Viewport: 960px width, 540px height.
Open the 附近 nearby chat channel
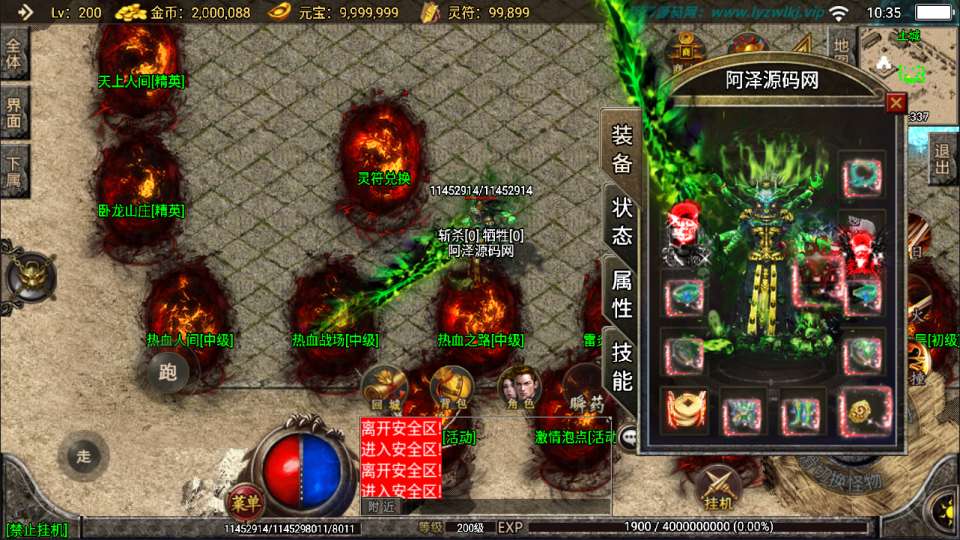(x=381, y=507)
